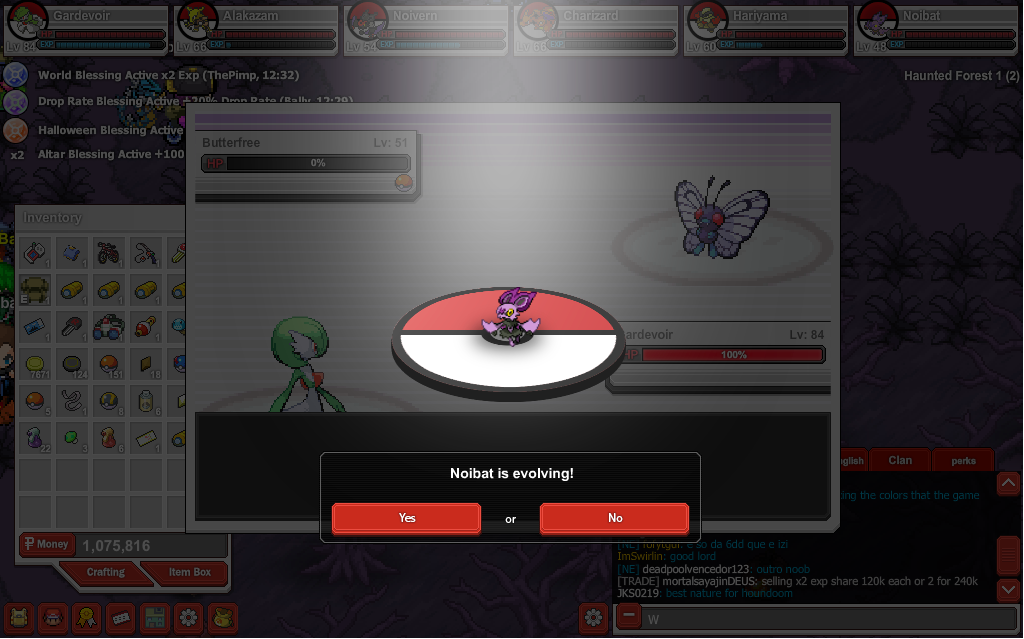Open the Item Box

tap(189, 573)
